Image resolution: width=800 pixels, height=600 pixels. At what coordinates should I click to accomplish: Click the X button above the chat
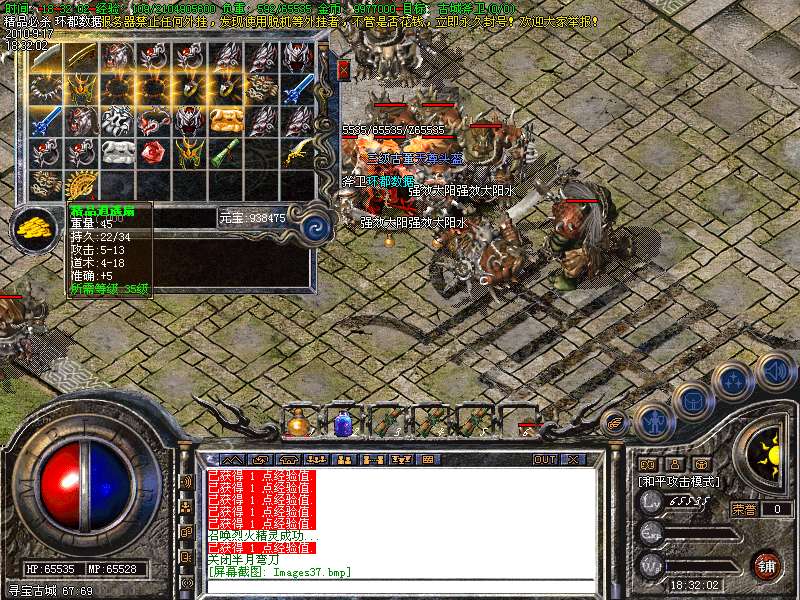(574, 460)
